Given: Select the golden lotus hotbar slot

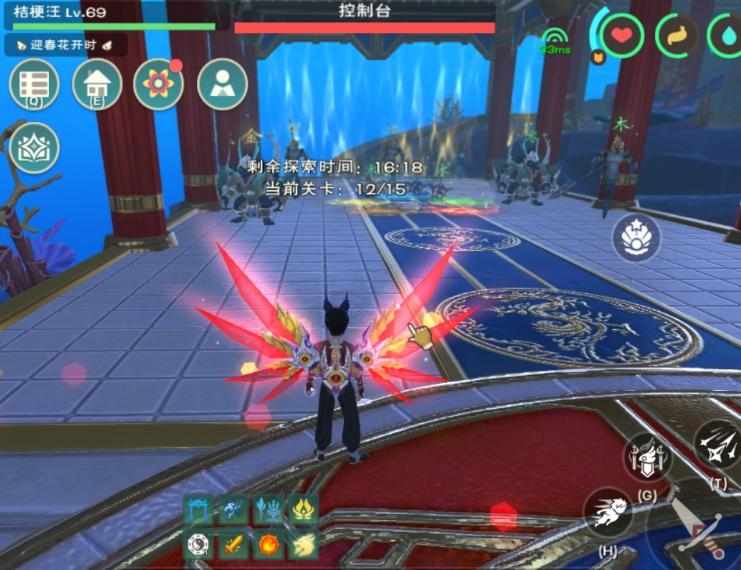Looking at the screenshot, I should click(x=301, y=510).
